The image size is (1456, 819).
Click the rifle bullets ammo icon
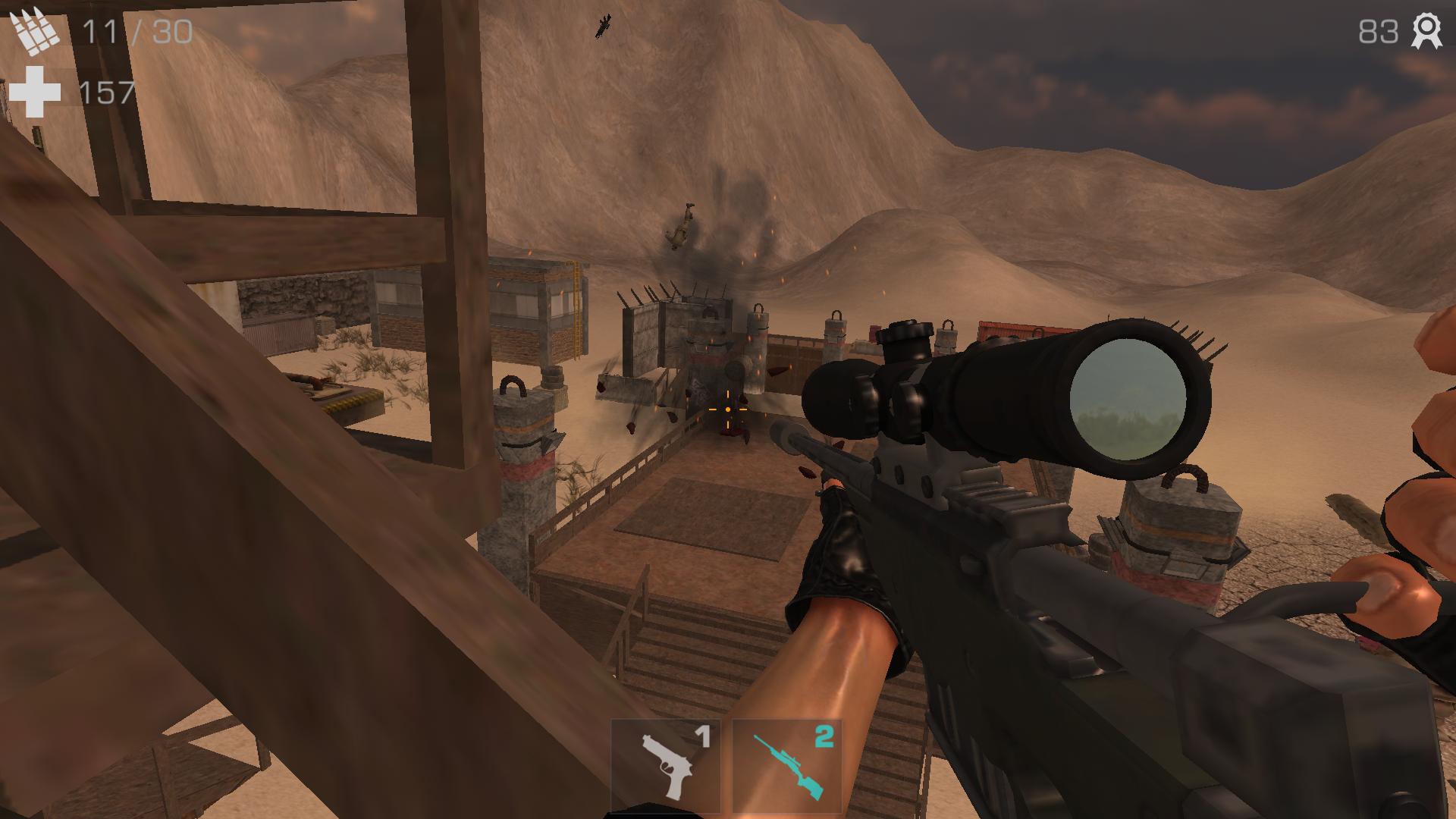click(x=34, y=30)
